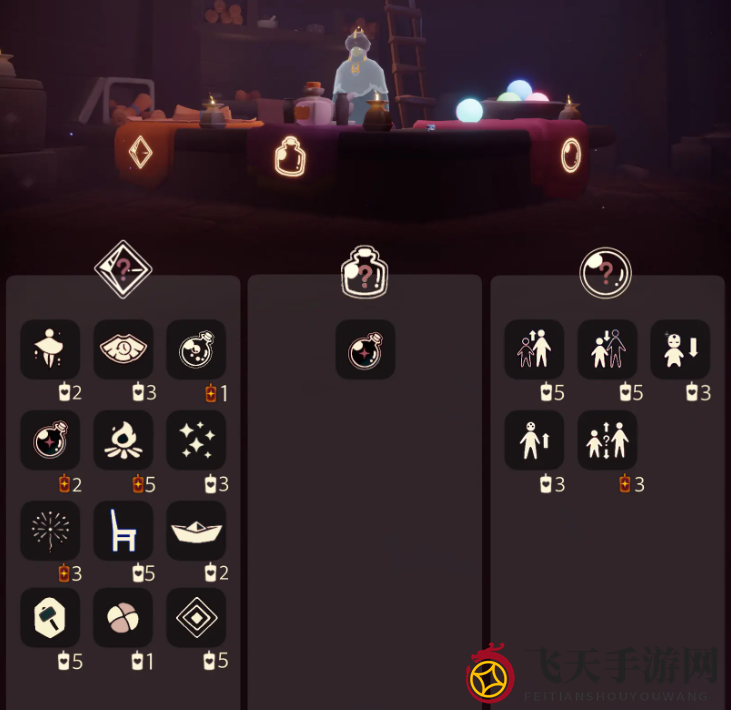
Task: Choose the lone tall figure grow spell
Action: click(534, 439)
